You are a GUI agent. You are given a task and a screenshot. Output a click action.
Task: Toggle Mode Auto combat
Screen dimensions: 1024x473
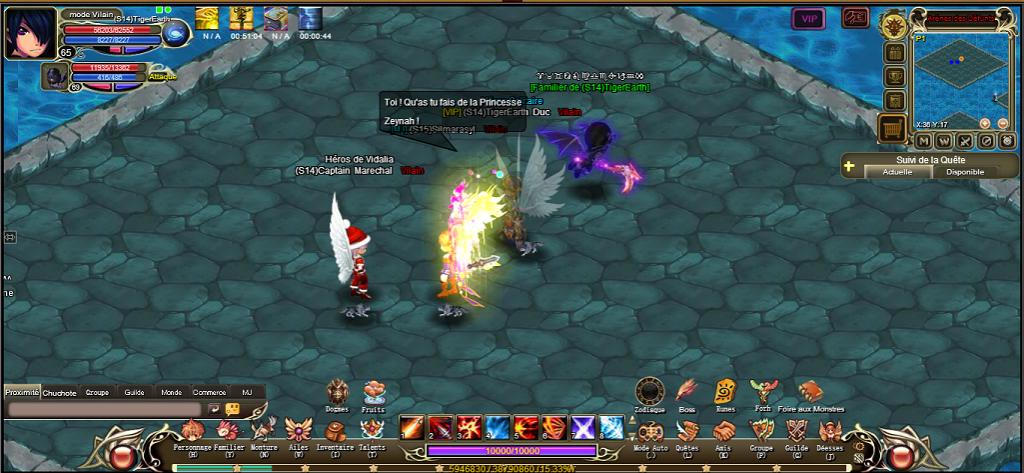[650, 432]
